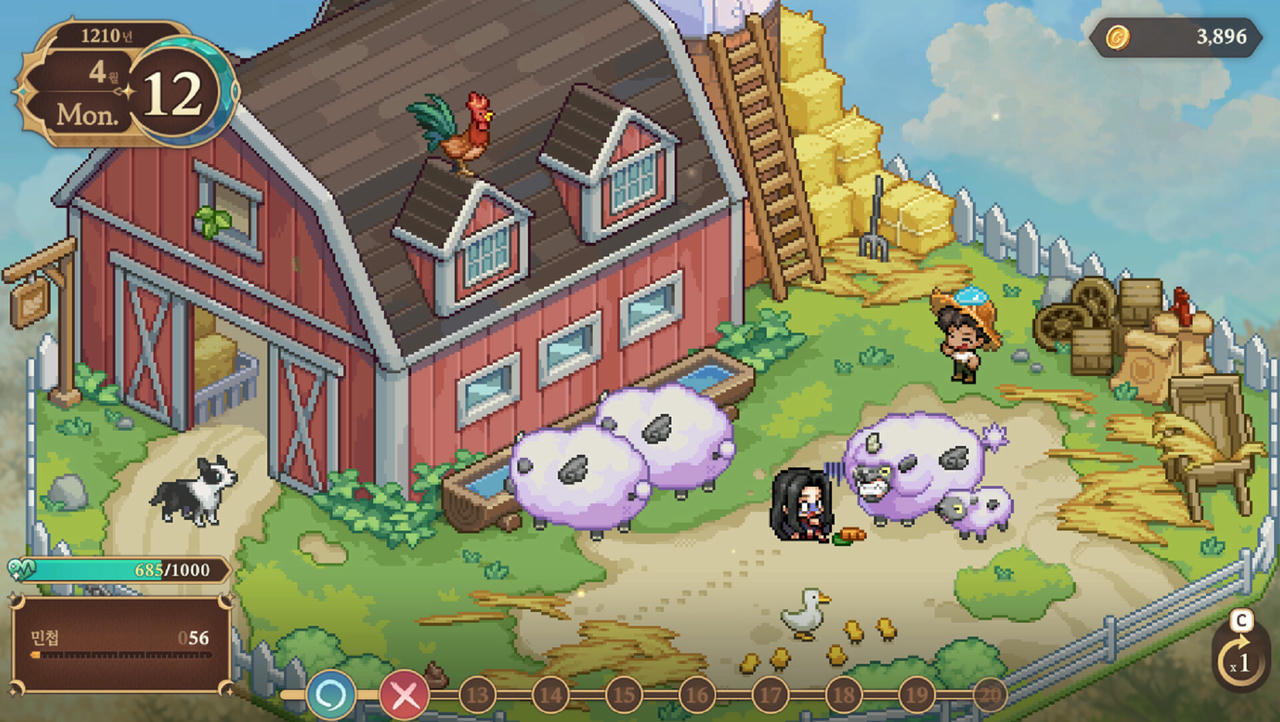Select the blue swirl timeline node
Image resolution: width=1280 pixels, height=722 pixels.
coord(330,694)
